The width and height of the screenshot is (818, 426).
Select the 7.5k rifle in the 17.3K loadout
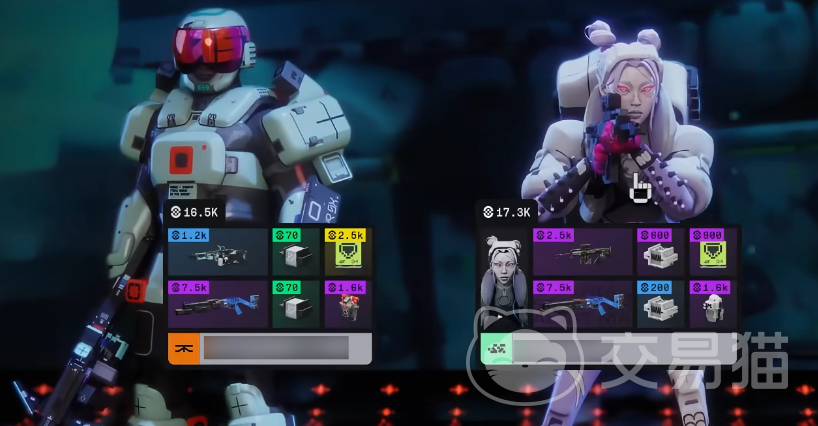[582, 304]
